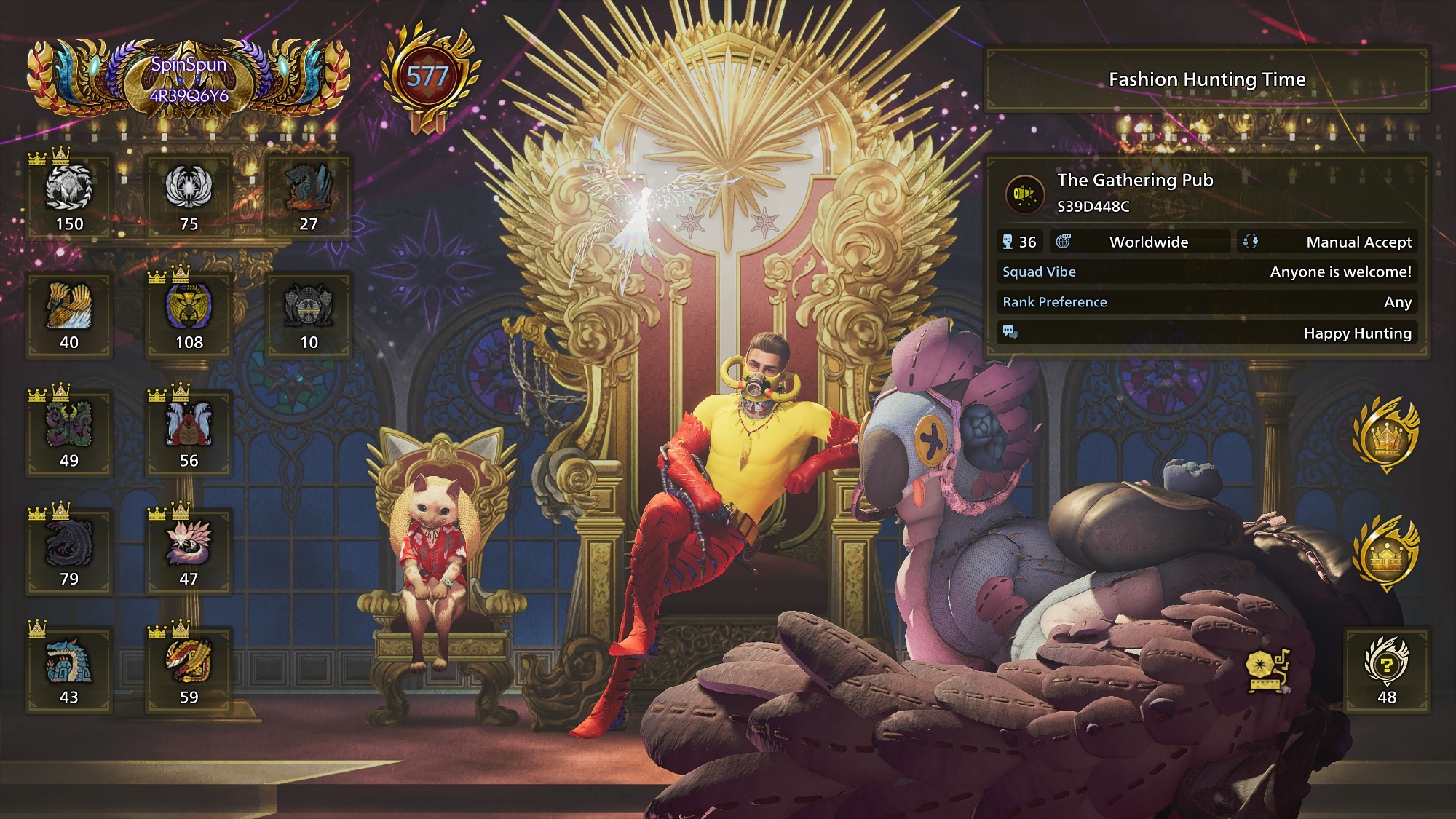The height and width of the screenshot is (819, 1456).
Task: Select the Manual Accept setting
Action: pos(1327,242)
